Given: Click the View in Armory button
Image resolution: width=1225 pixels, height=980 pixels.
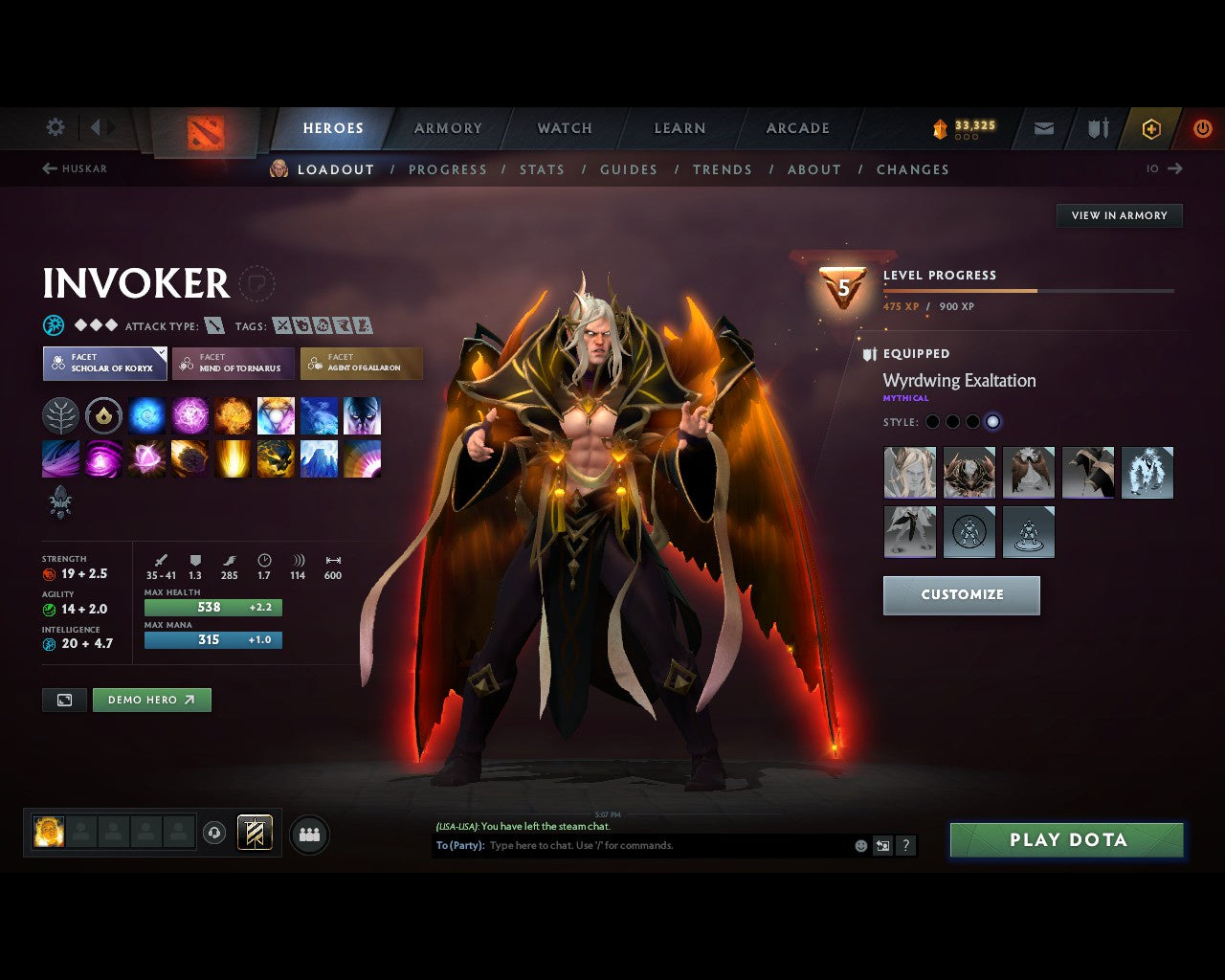Looking at the screenshot, I should coord(1119,215).
